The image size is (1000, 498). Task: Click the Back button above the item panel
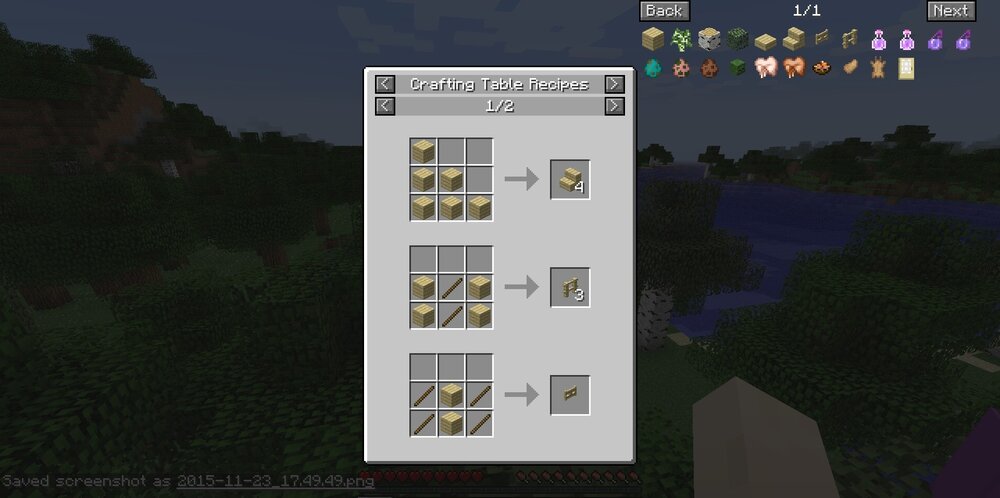click(664, 11)
